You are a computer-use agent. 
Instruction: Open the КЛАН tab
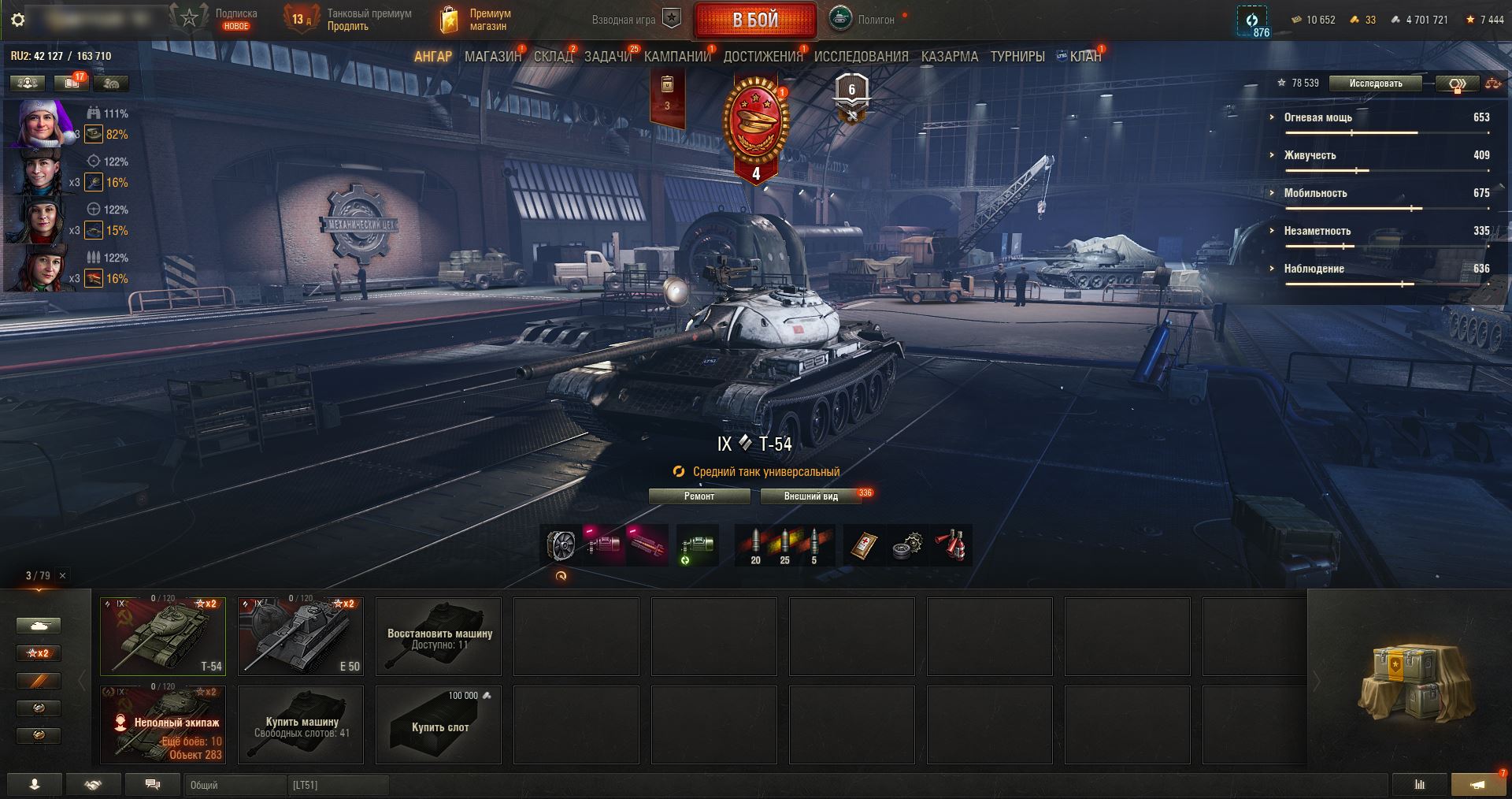point(1085,57)
